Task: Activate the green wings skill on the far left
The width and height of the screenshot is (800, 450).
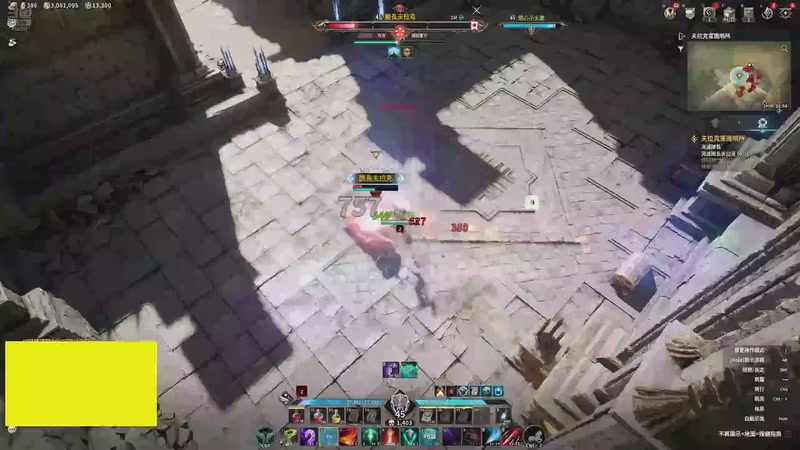Action: coord(266,436)
